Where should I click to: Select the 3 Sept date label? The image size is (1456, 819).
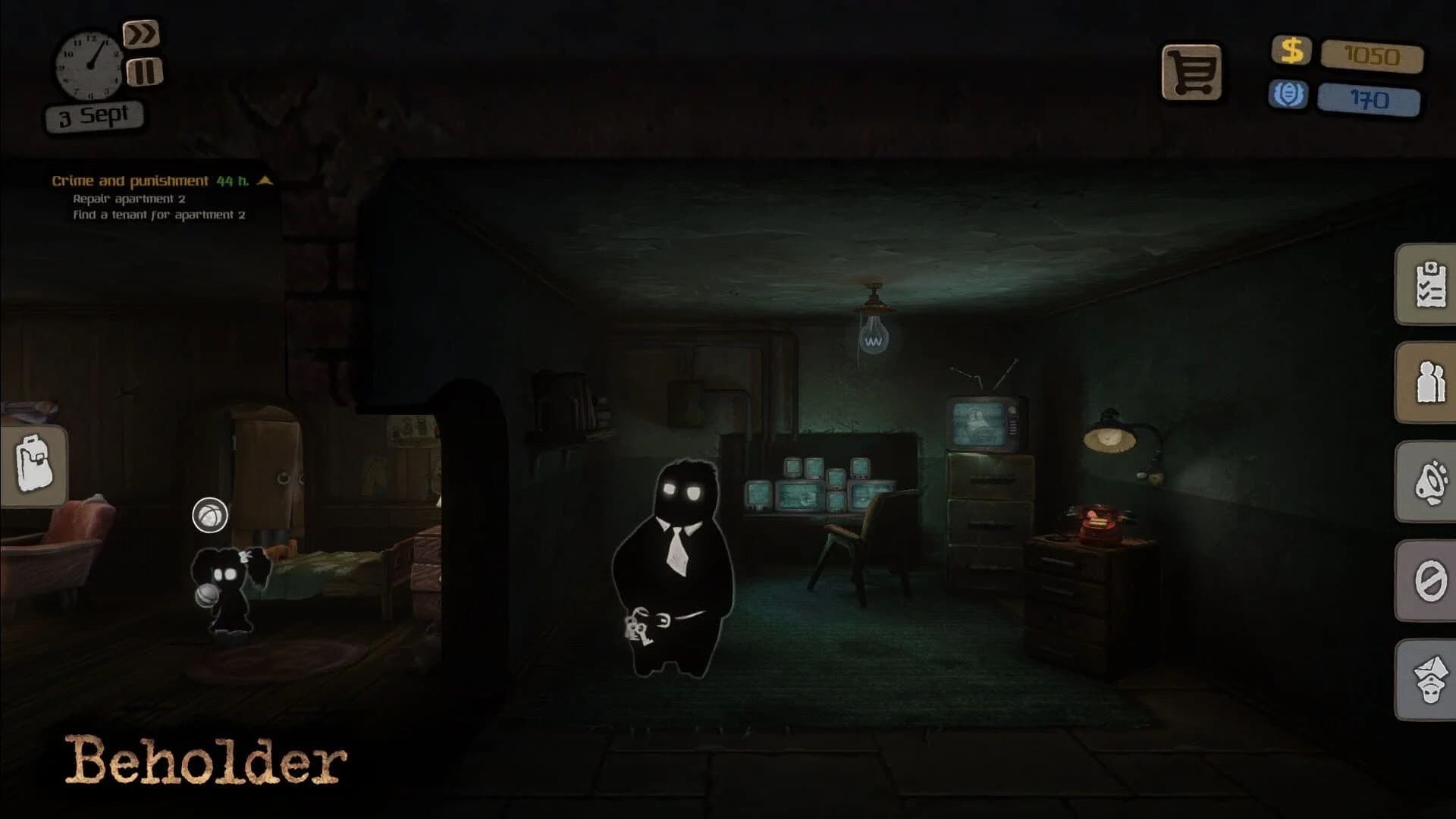[x=93, y=114]
